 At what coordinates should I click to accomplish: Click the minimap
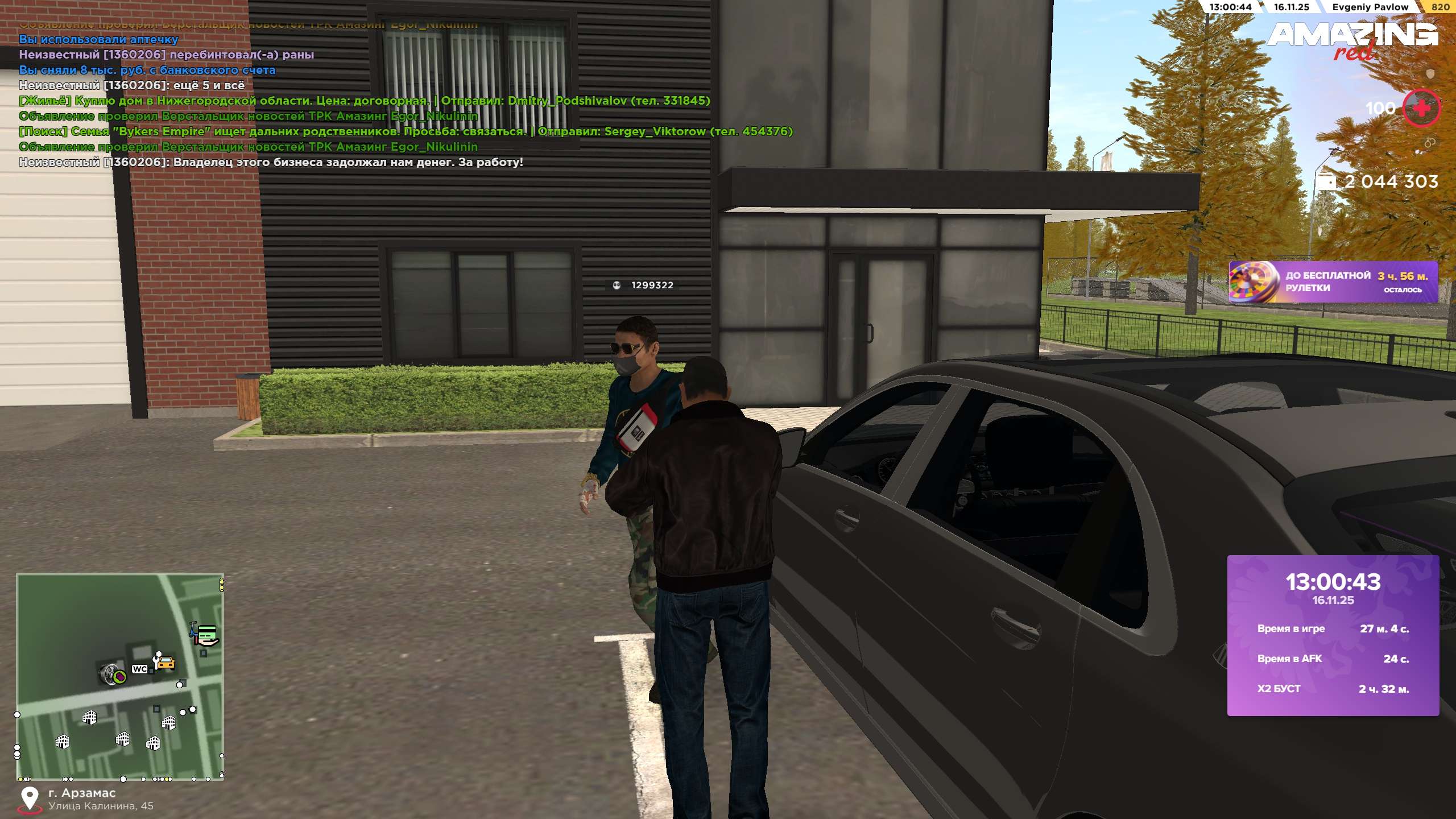119,676
